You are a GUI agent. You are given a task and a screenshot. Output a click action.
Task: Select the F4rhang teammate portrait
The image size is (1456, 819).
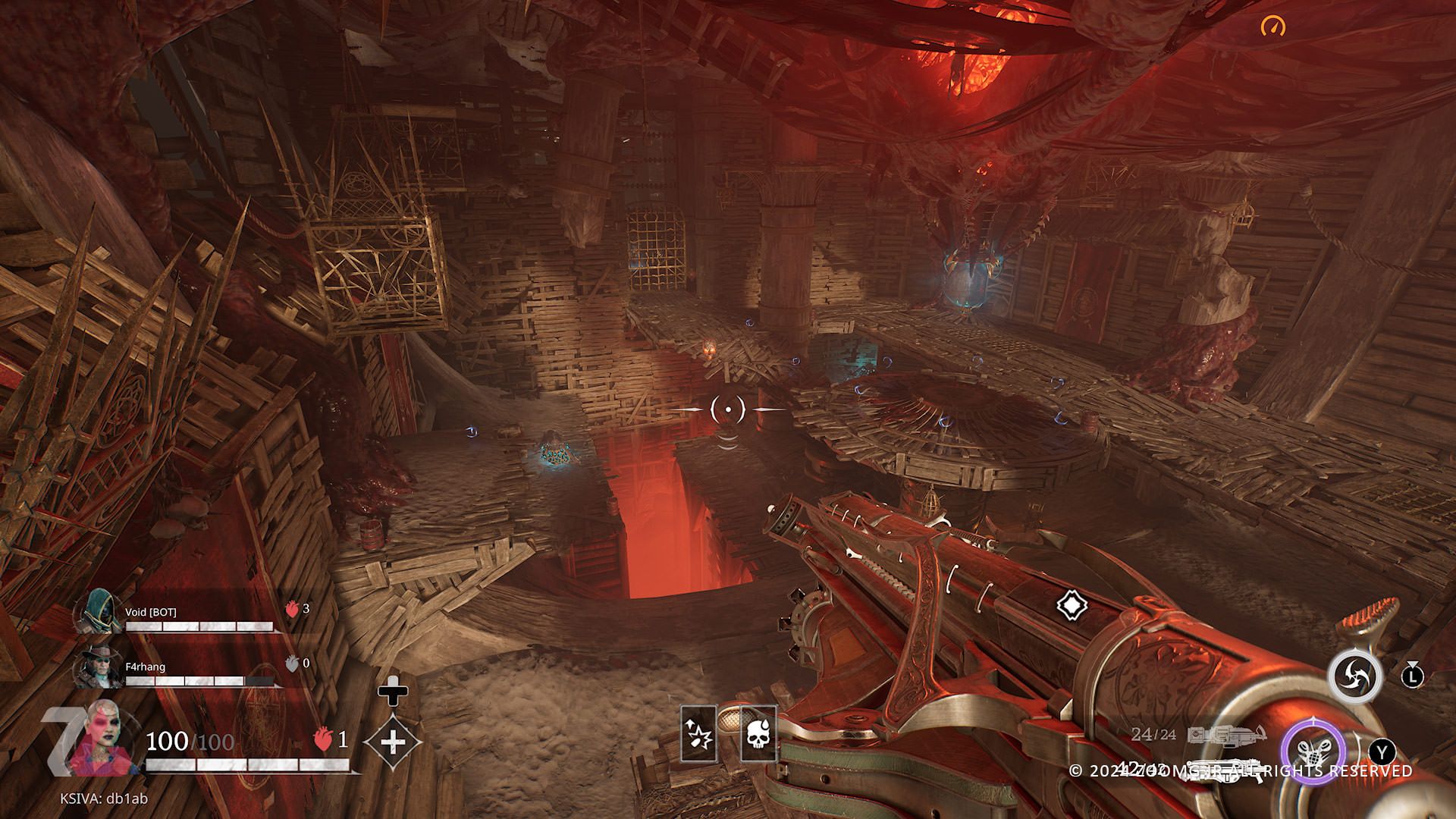pyautogui.click(x=99, y=667)
